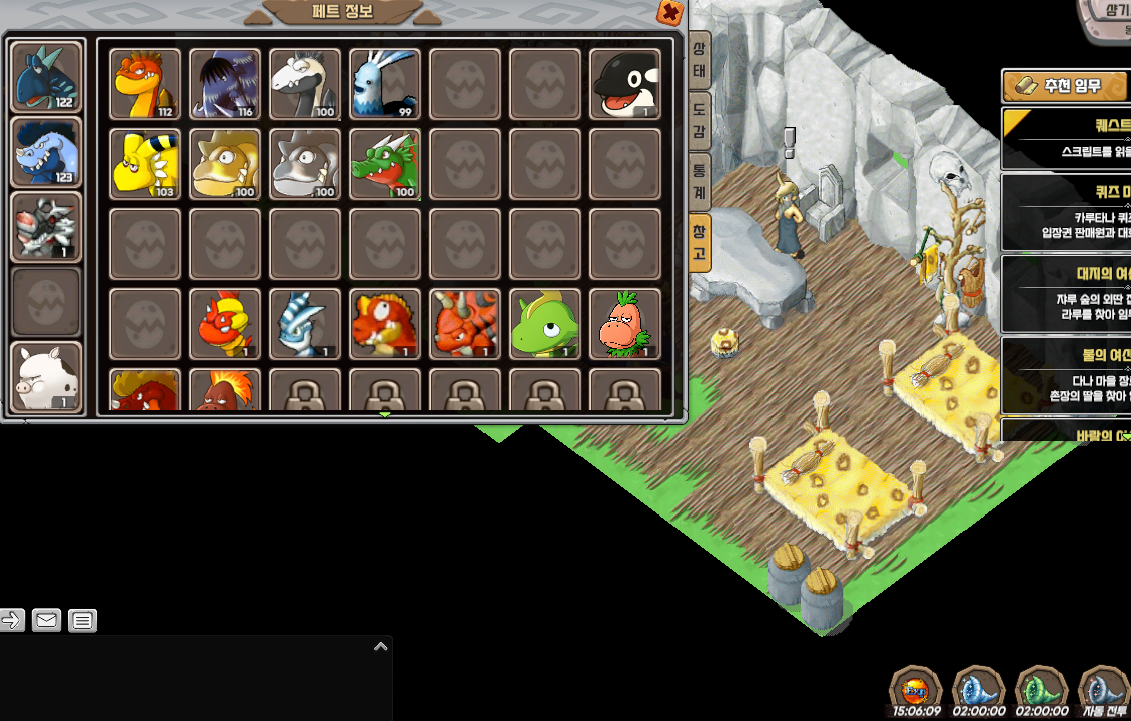Choose the carrot-headed orange pet
The image size is (1131, 721).
(x=625, y=324)
